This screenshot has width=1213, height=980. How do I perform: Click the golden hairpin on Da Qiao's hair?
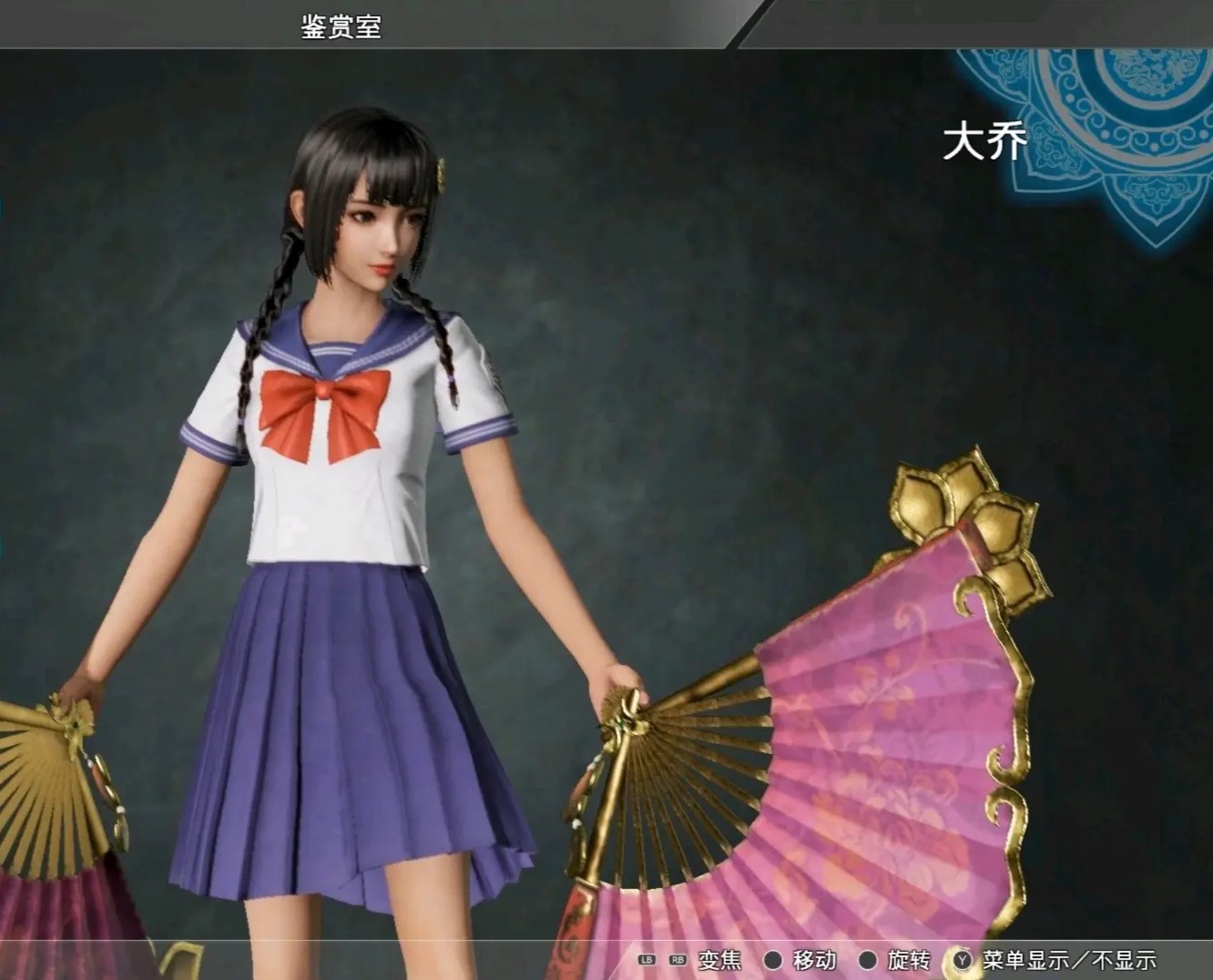(443, 173)
